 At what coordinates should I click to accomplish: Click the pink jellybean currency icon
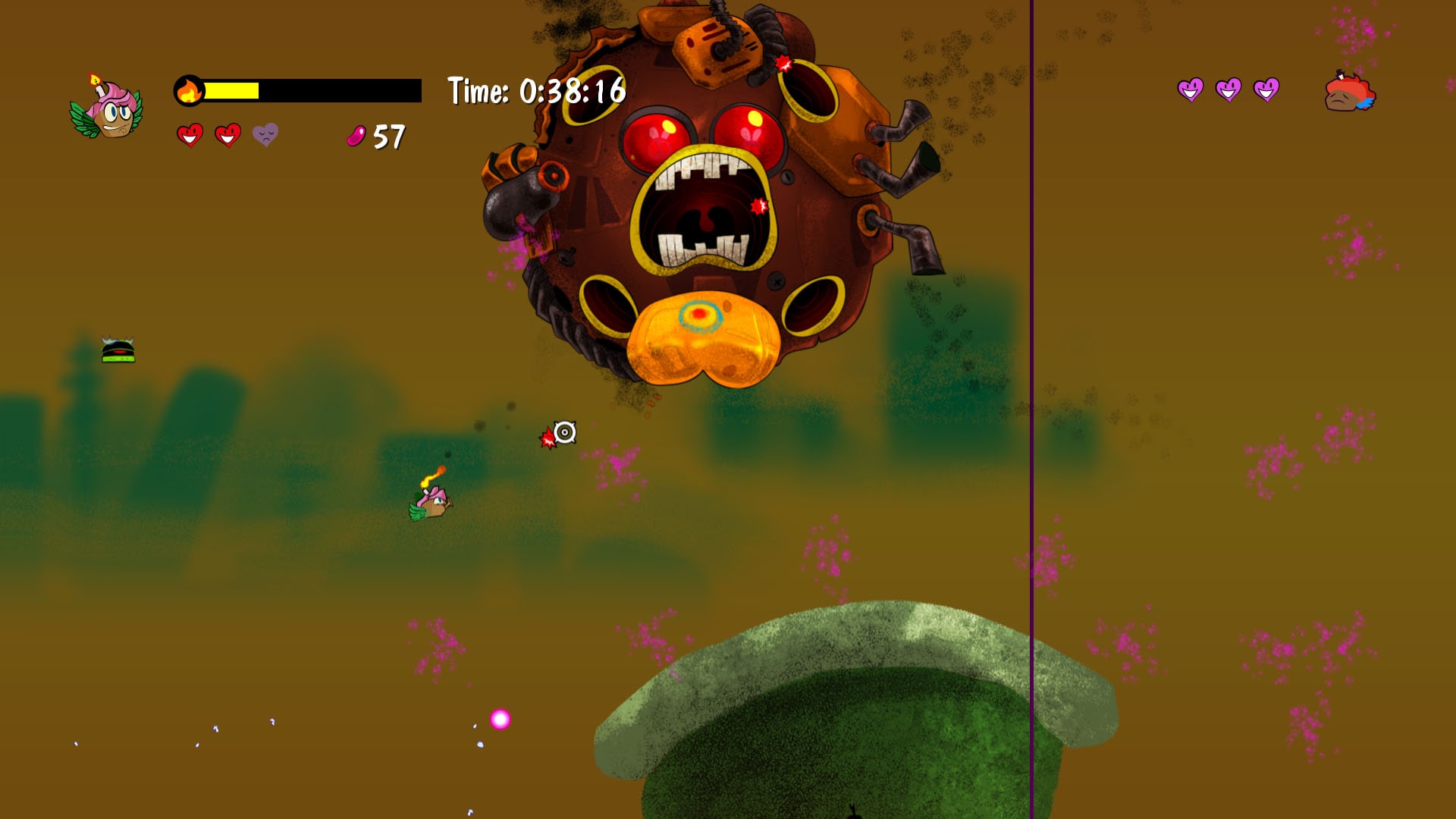355,137
